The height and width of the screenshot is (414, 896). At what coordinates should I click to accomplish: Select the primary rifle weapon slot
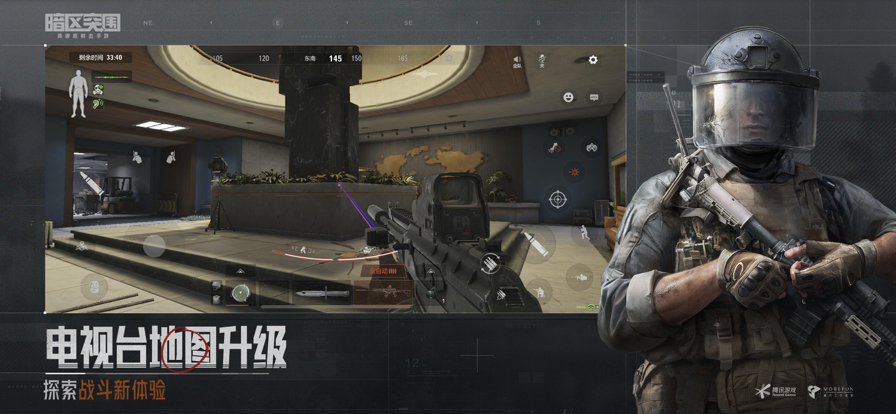[x=381, y=292]
